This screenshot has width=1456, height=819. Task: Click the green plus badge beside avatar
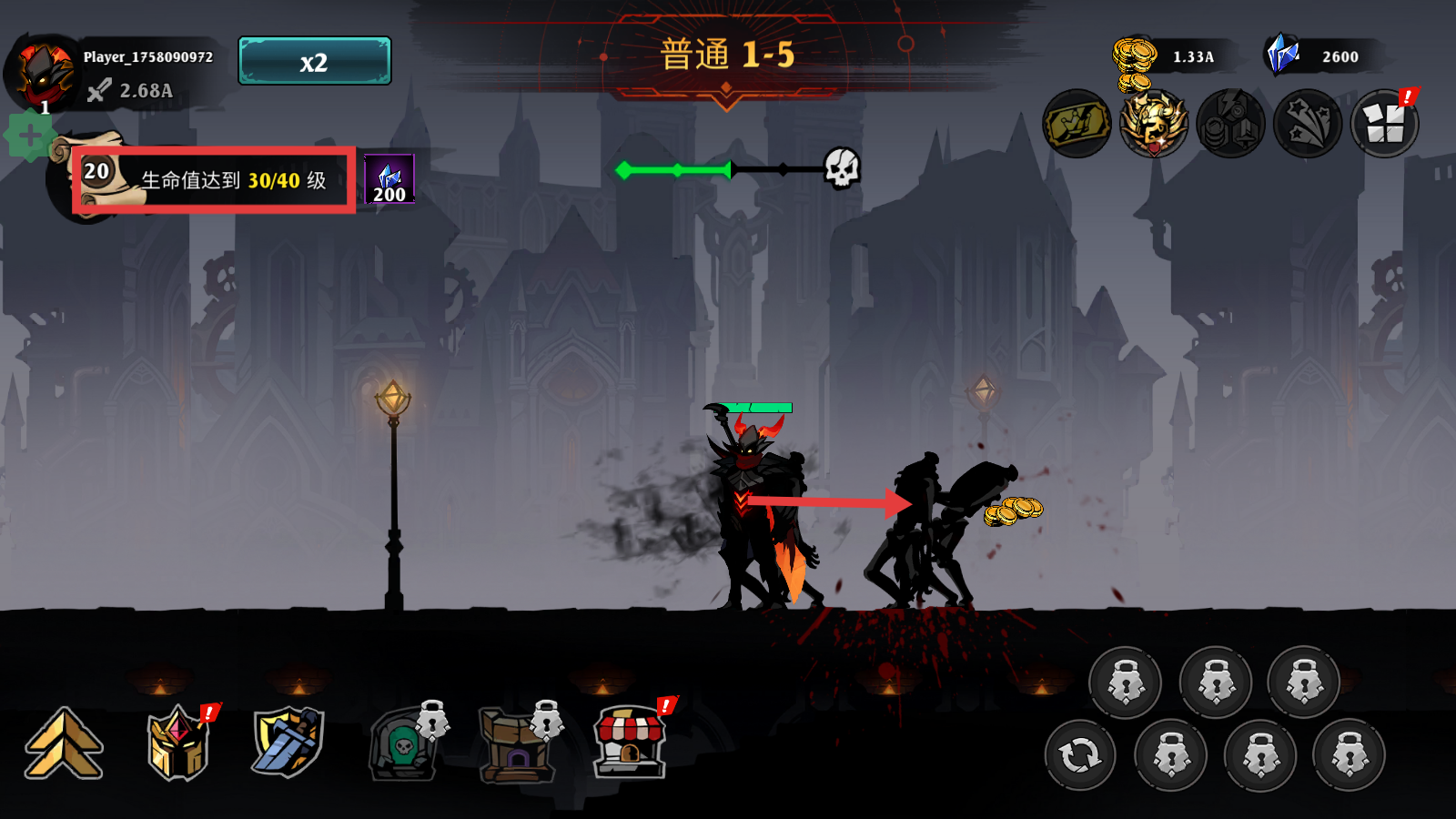click(x=29, y=136)
